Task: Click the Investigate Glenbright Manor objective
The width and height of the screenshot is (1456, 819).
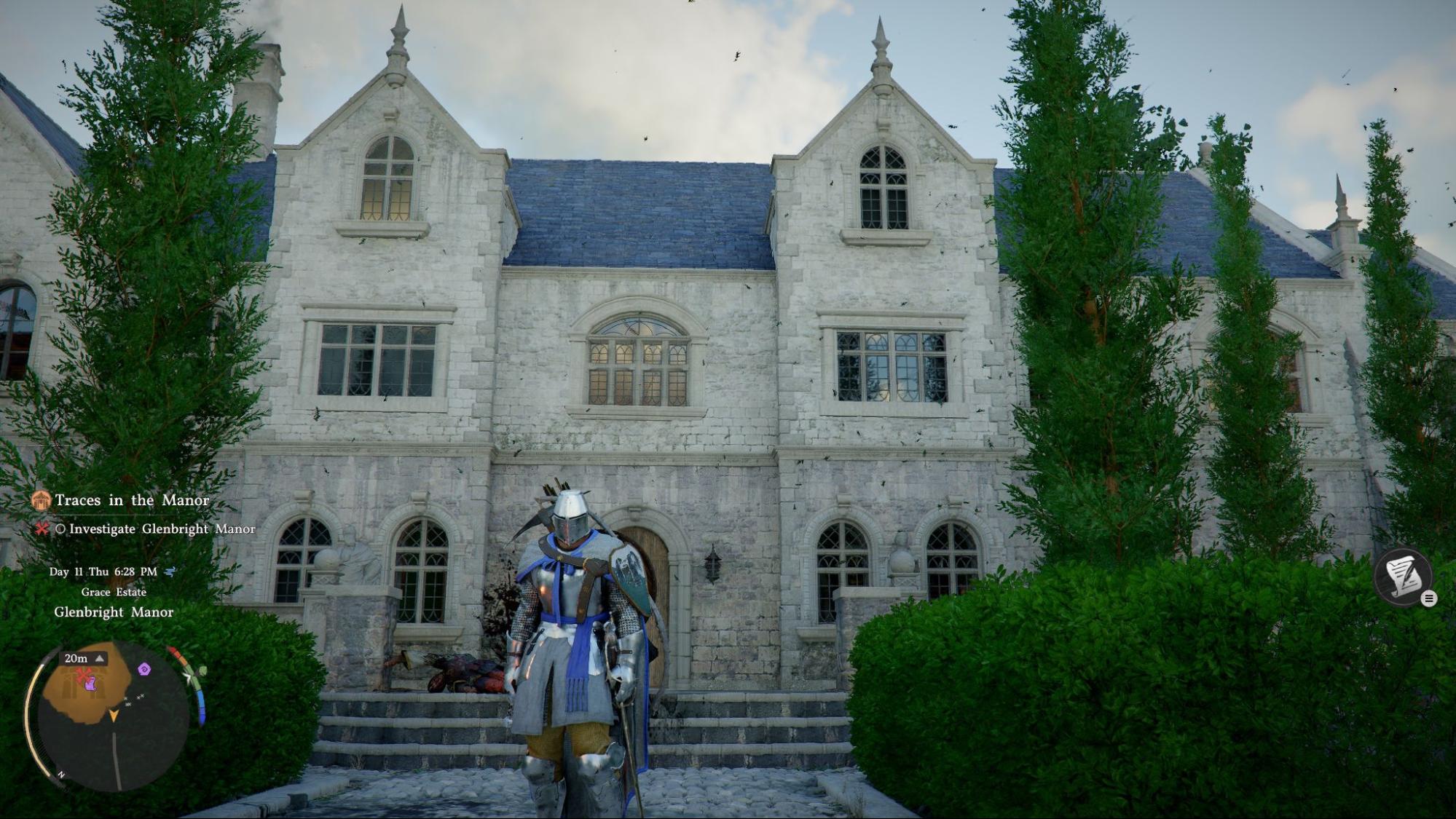Action: click(x=162, y=529)
